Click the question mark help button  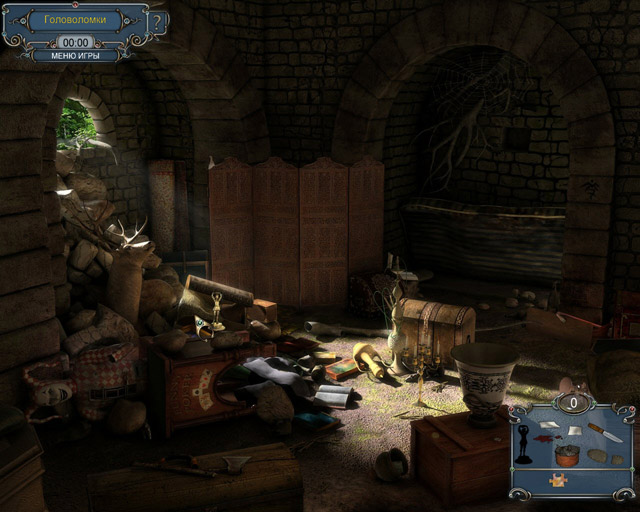(x=158, y=21)
